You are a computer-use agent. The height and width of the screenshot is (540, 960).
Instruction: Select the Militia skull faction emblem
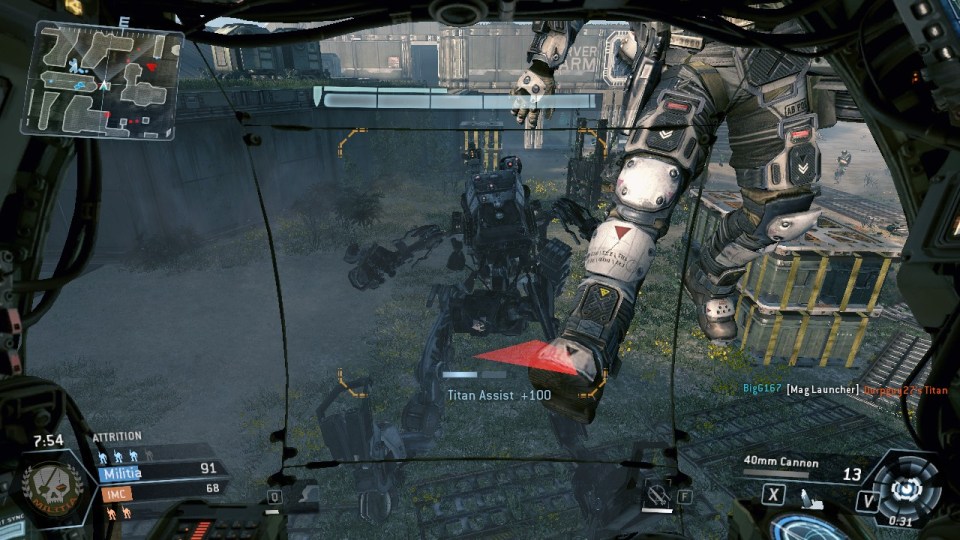52,484
